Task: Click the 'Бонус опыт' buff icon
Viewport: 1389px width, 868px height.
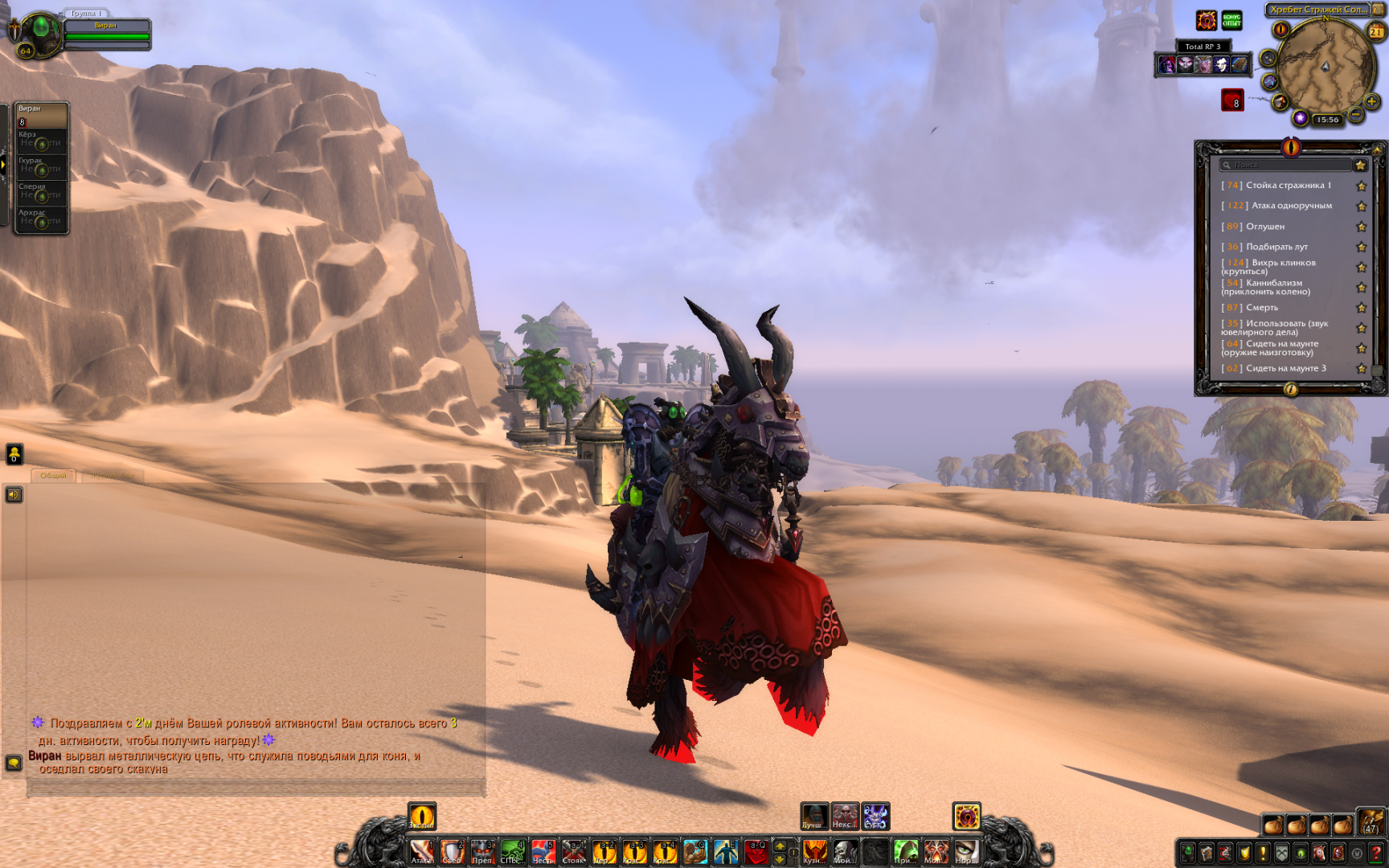Action: click(x=1231, y=21)
